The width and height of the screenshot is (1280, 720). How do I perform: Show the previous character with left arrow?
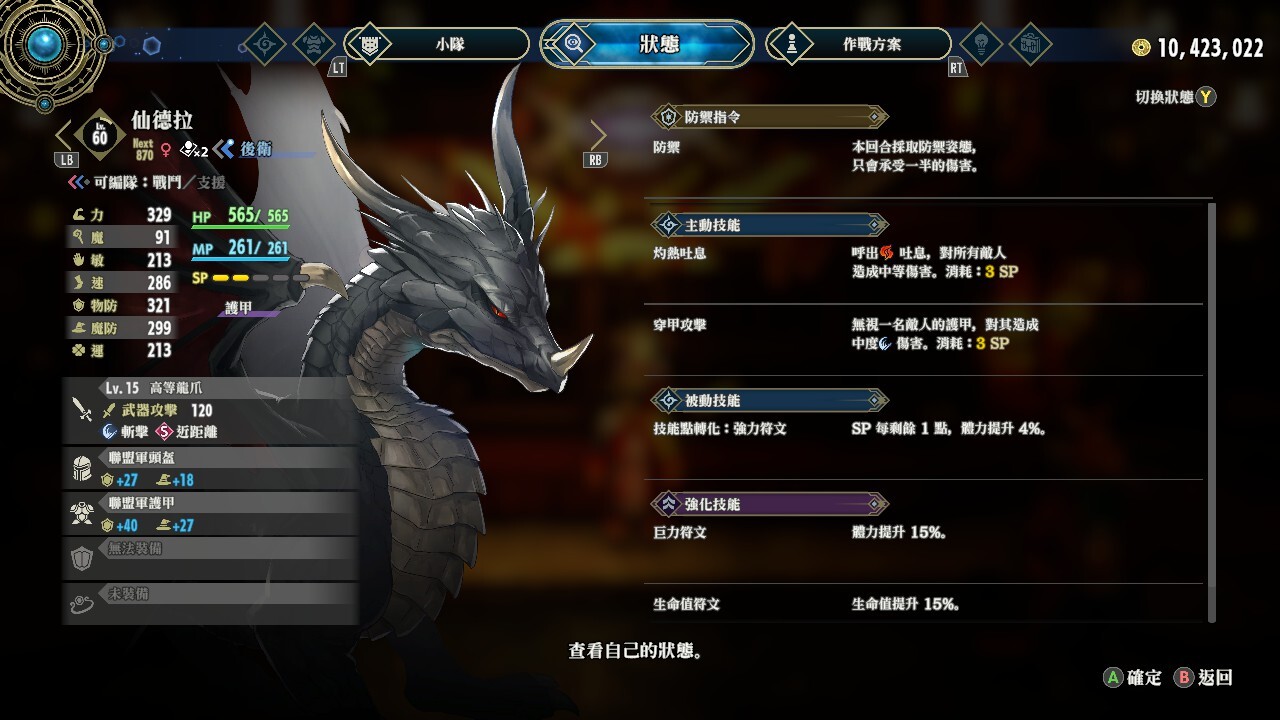point(65,136)
